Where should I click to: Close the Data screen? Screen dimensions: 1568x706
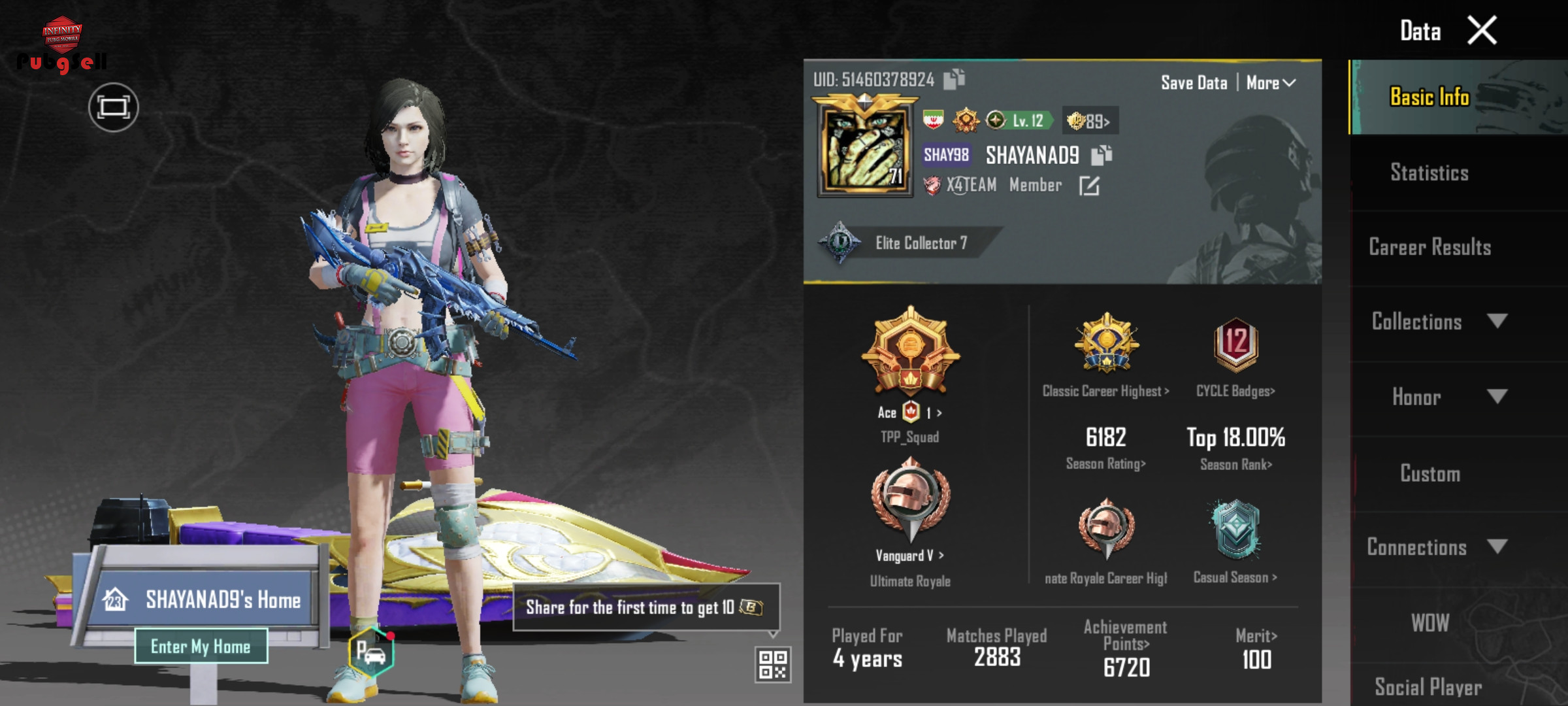click(x=1482, y=31)
